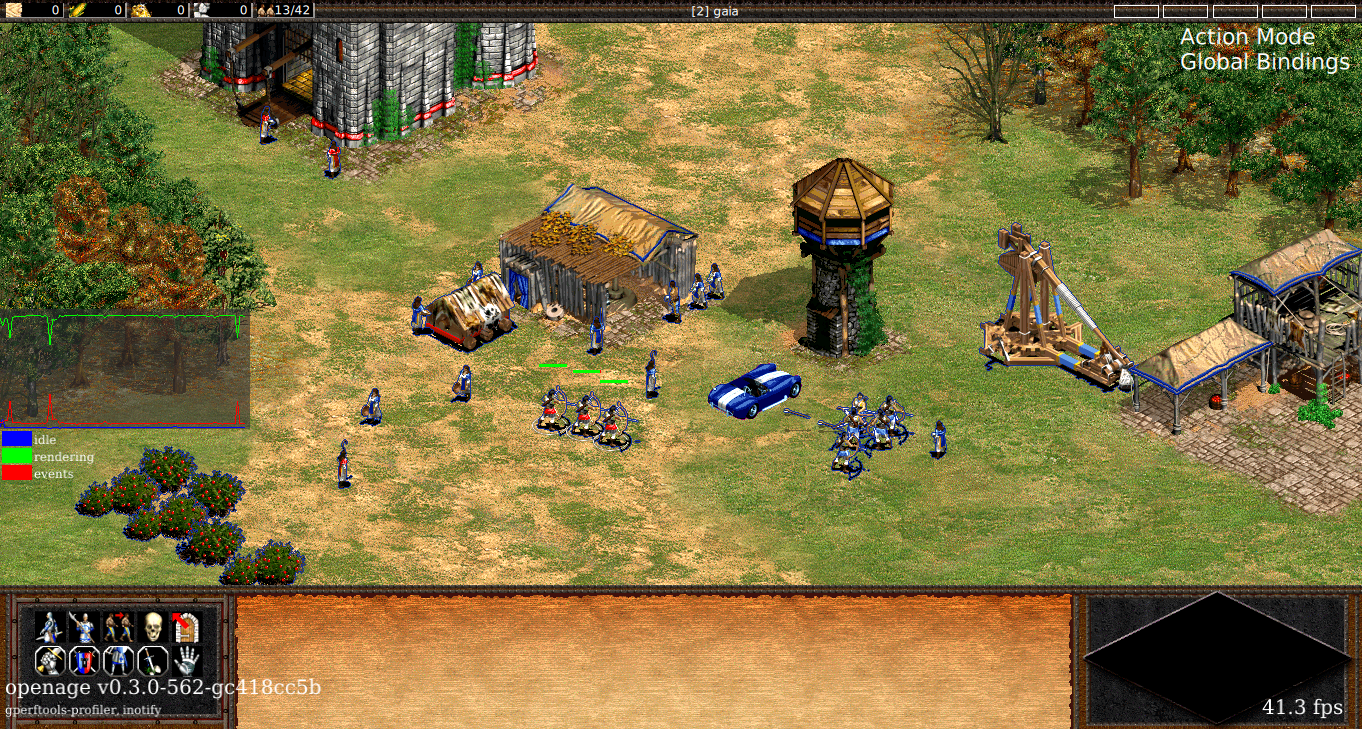1362x729 pixels.
Task: Activate the gauntlet holding a bell icon
Action: coord(50,661)
